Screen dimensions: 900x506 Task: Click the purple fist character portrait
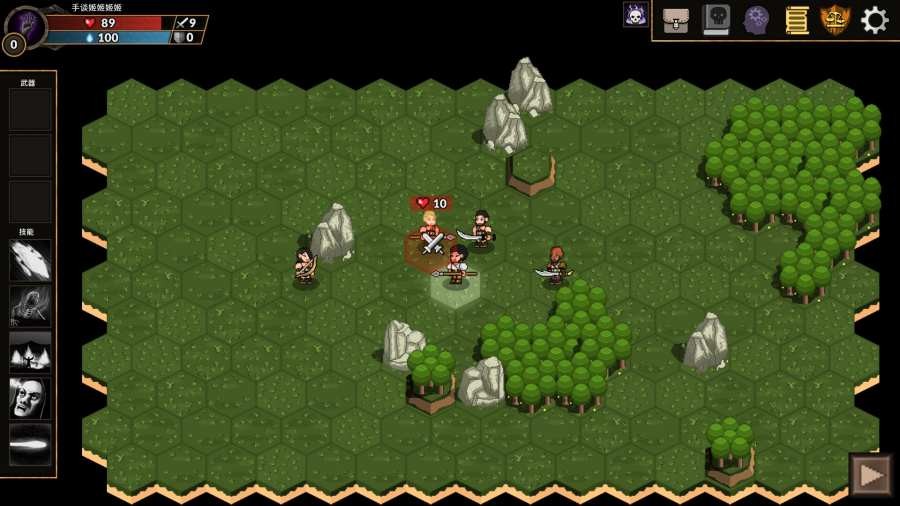[25, 24]
